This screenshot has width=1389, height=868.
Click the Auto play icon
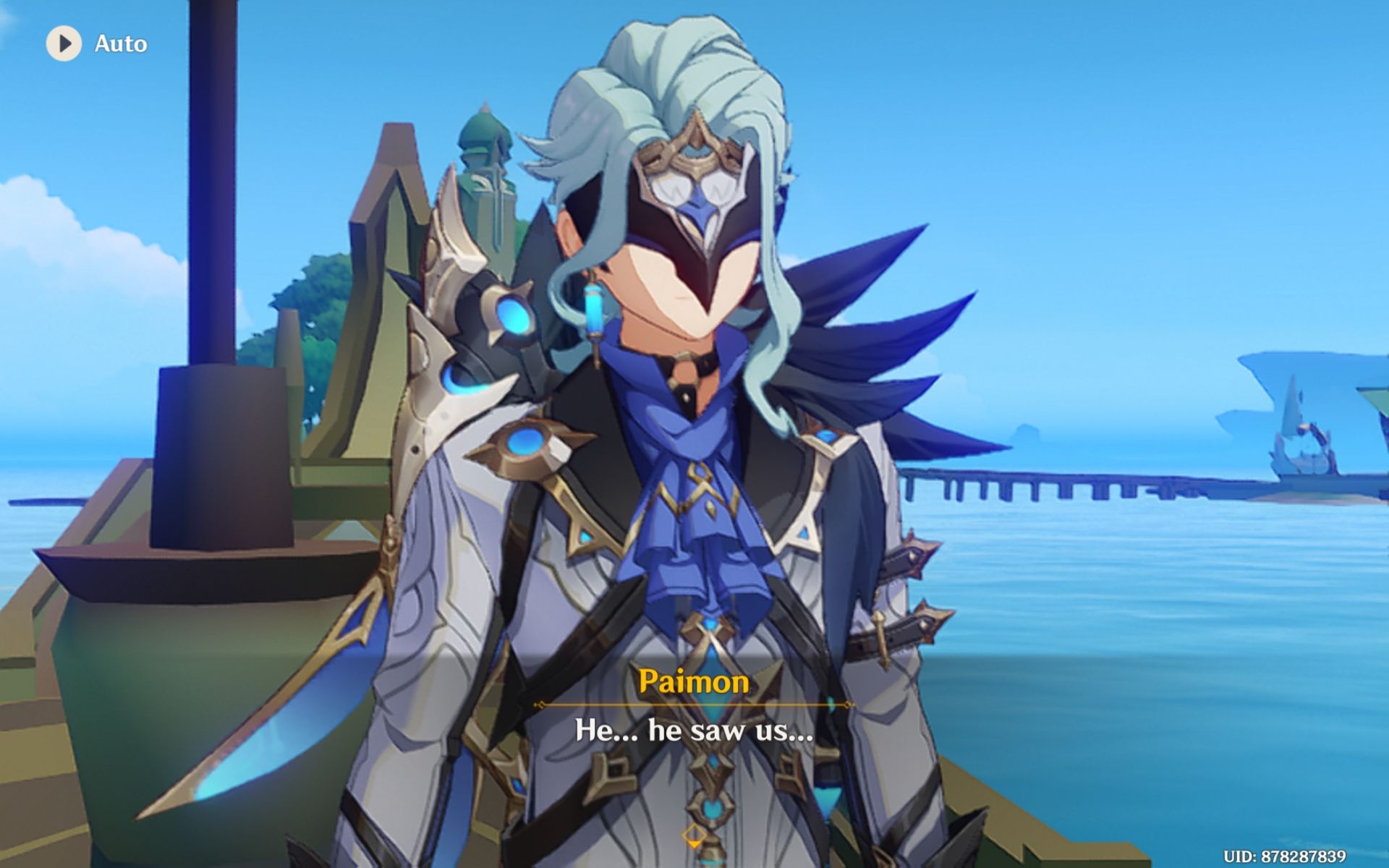click(64, 43)
